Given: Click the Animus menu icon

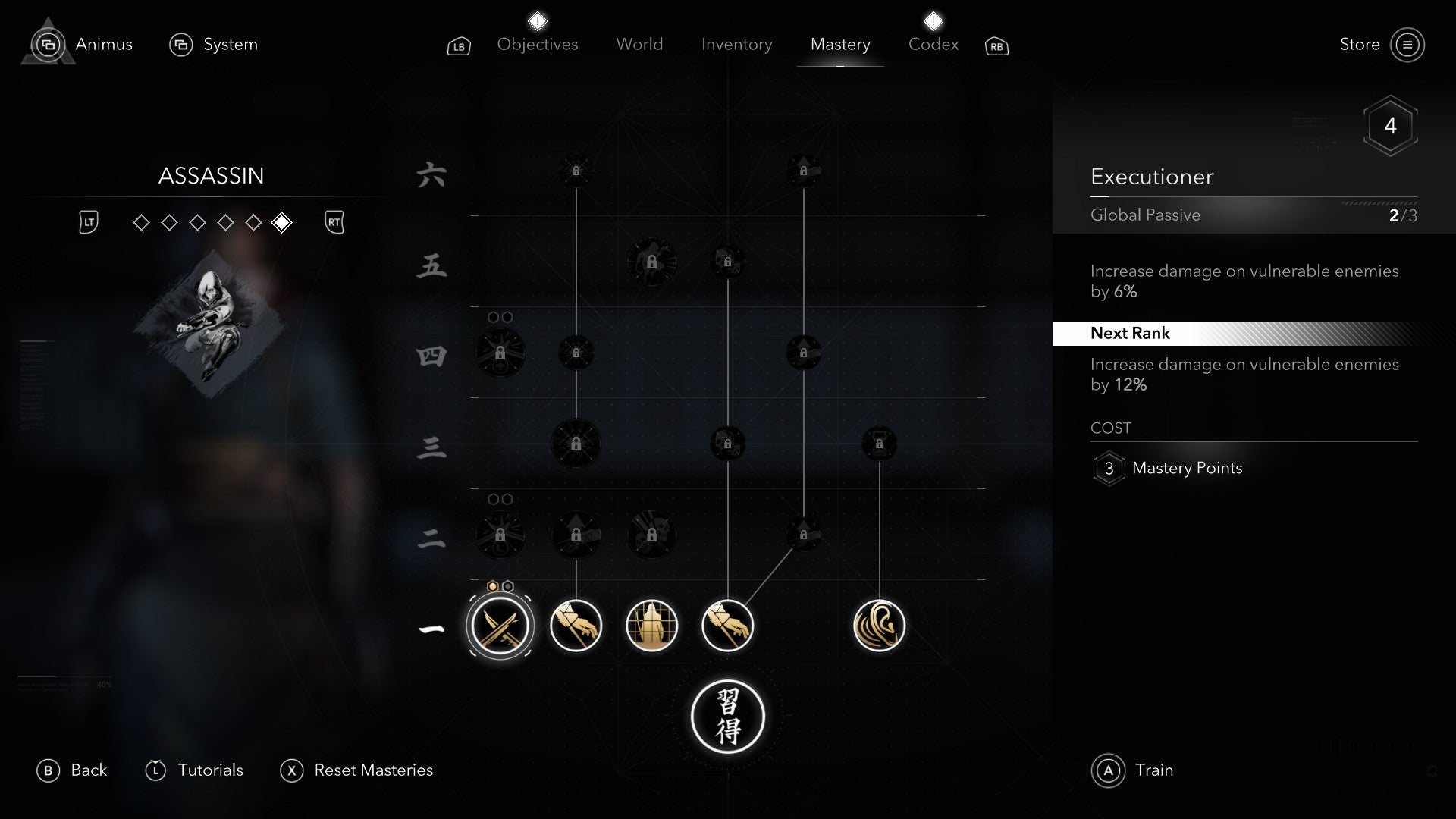Looking at the screenshot, I should (48, 44).
